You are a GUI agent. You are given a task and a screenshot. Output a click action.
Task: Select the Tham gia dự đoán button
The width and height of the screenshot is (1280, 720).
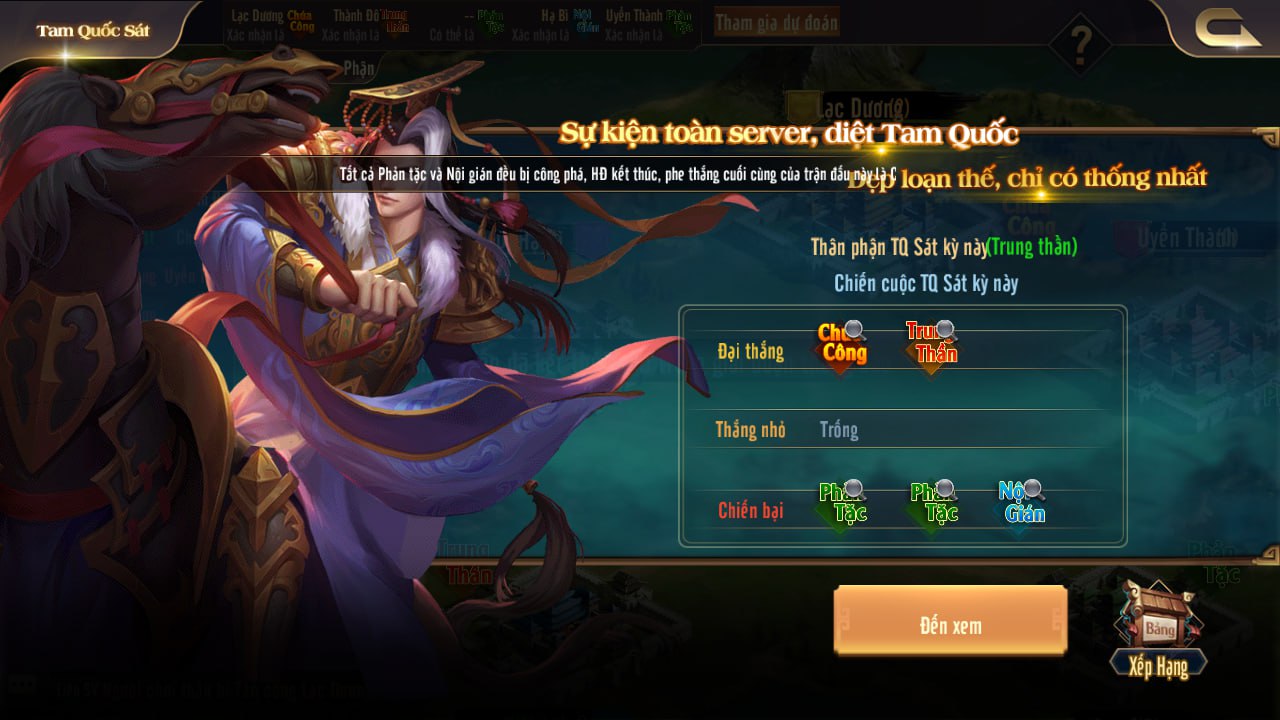[777, 23]
